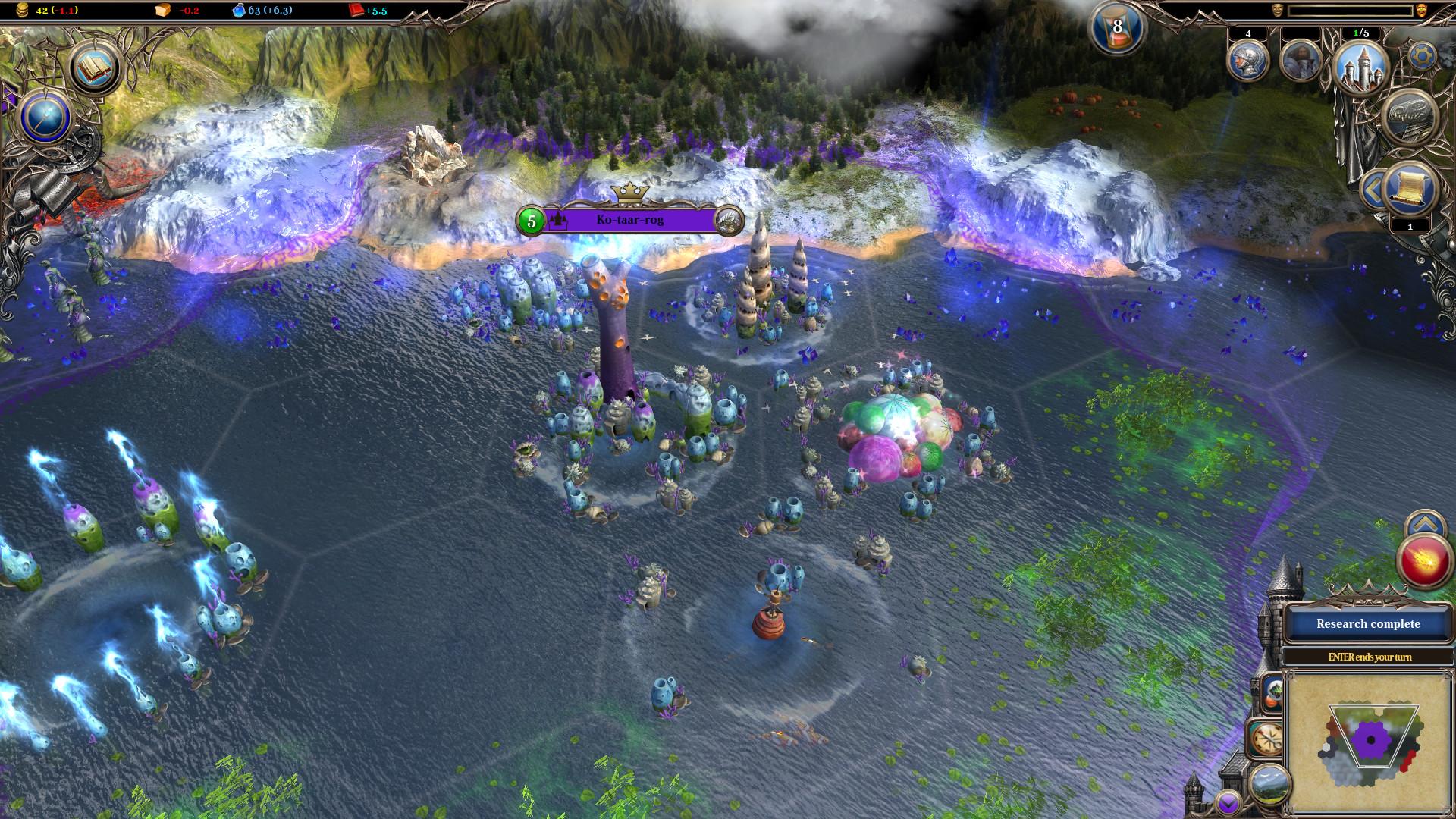Click the left chevron beside the quest scroll
Screen dimensions: 1456x819
pyautogui.click(x=1373, y=187)
